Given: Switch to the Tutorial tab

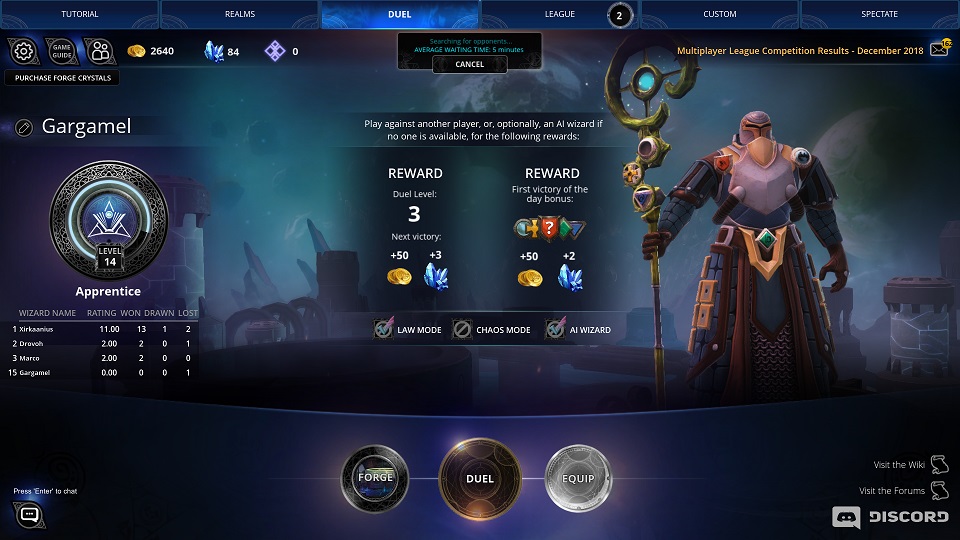Looking at the screenshot, I should pos(80,14).
